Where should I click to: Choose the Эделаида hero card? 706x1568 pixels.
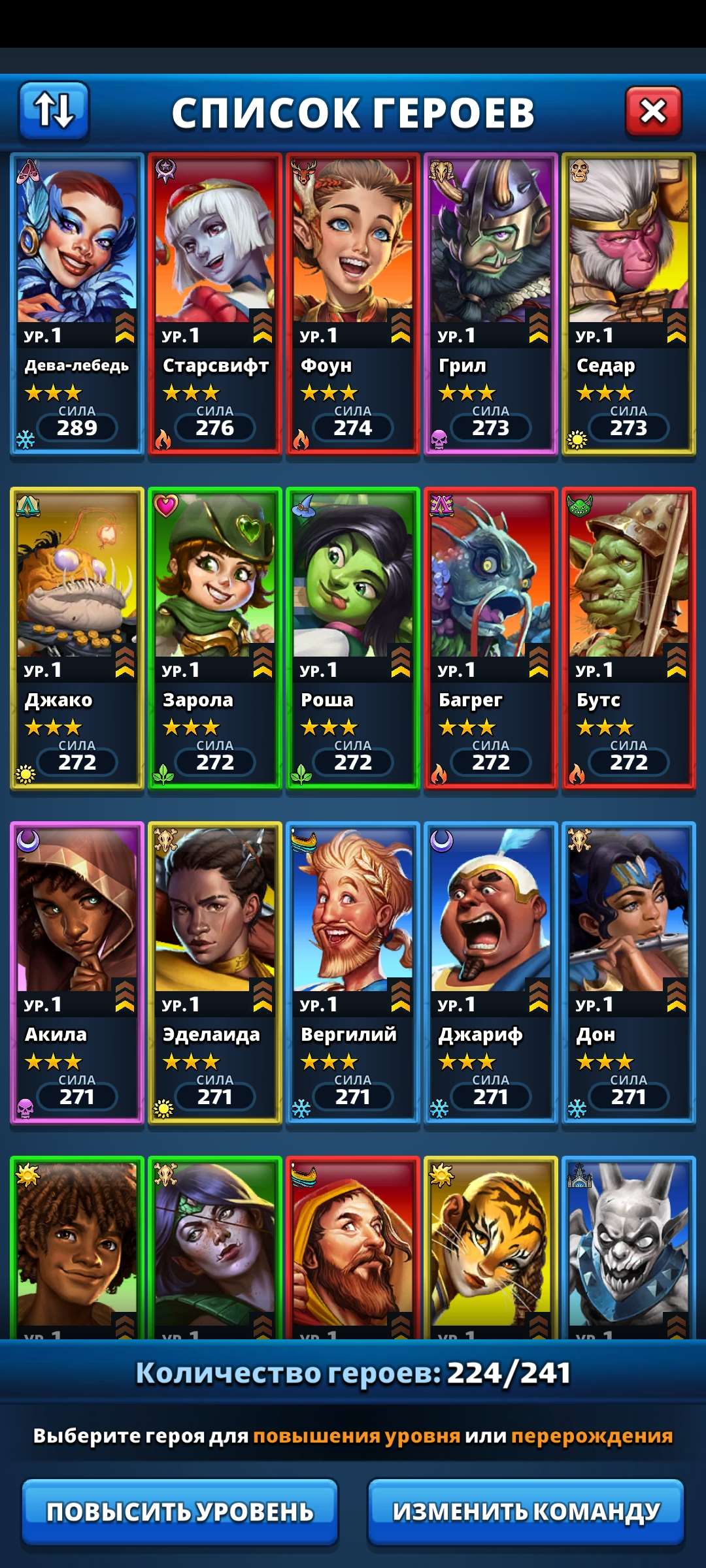[x=215, y=973]
